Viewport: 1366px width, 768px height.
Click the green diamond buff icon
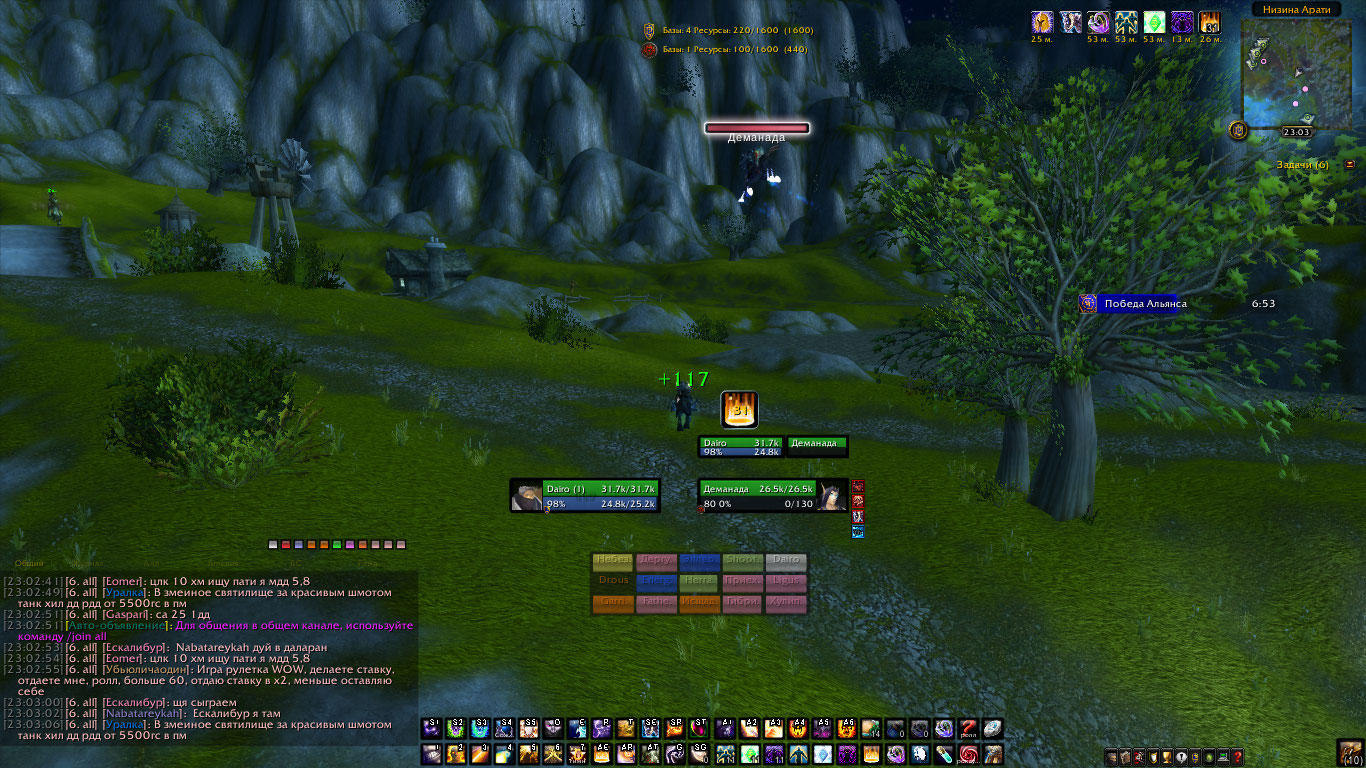pos(1154,23)
